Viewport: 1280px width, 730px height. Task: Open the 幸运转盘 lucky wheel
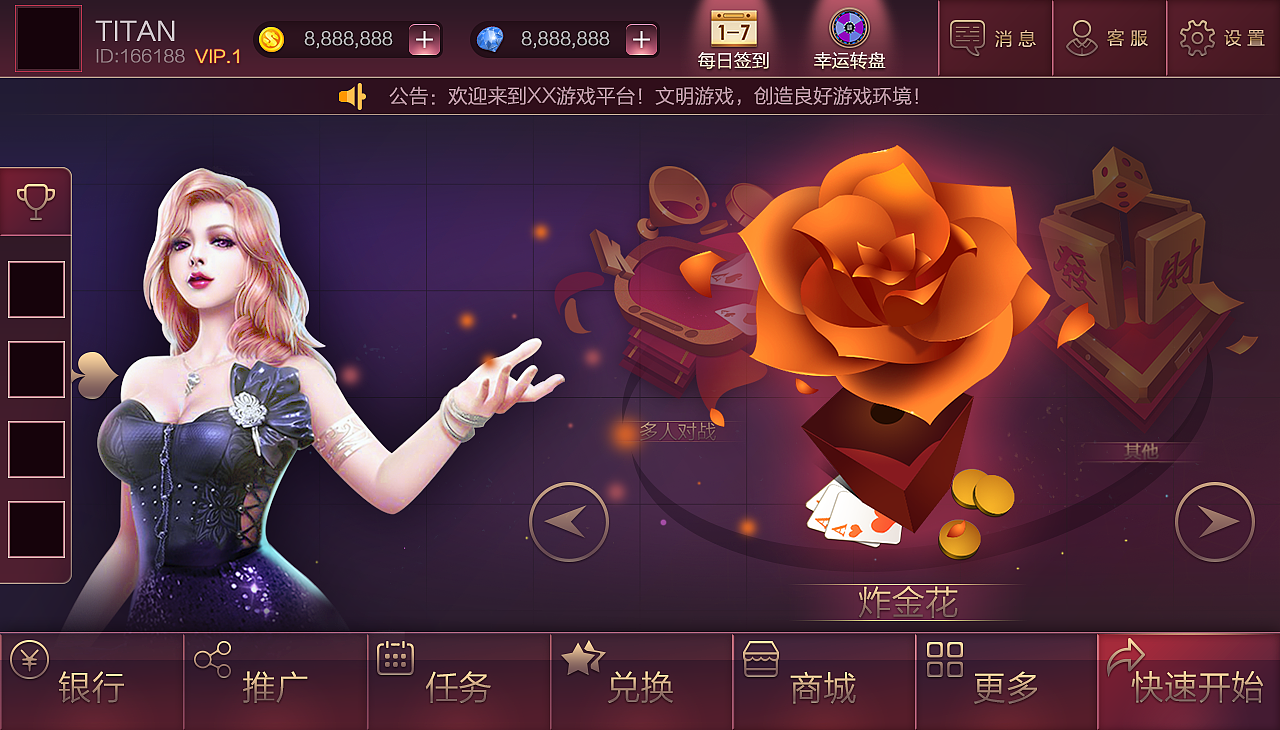click(x=849, y=38)
